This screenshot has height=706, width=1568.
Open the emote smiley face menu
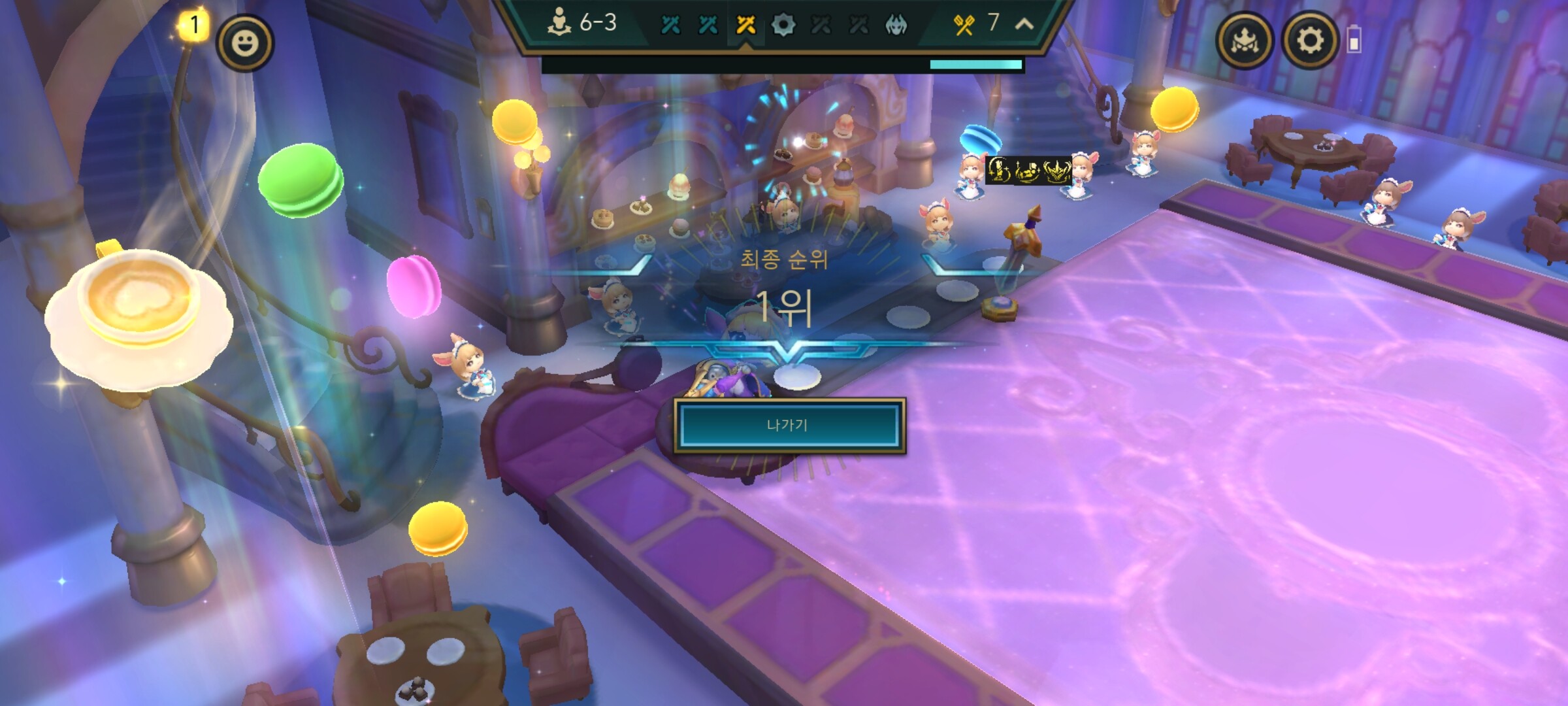[x=245, y=43]
